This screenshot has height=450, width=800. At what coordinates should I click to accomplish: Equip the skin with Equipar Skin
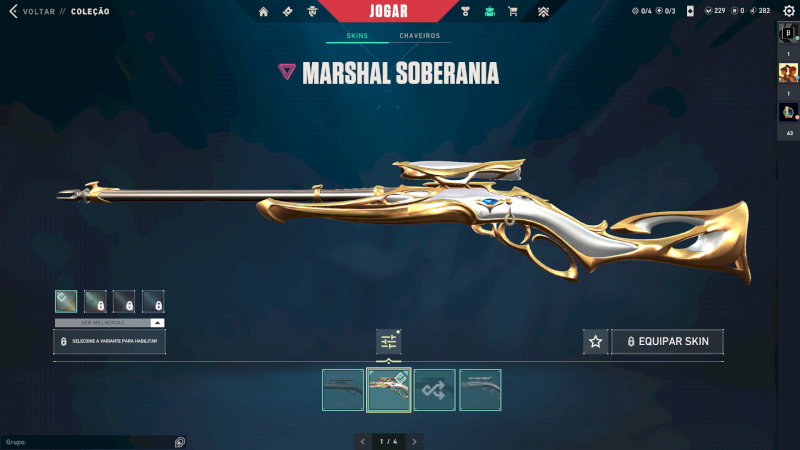pyautogui.click(x=667, y=342)
